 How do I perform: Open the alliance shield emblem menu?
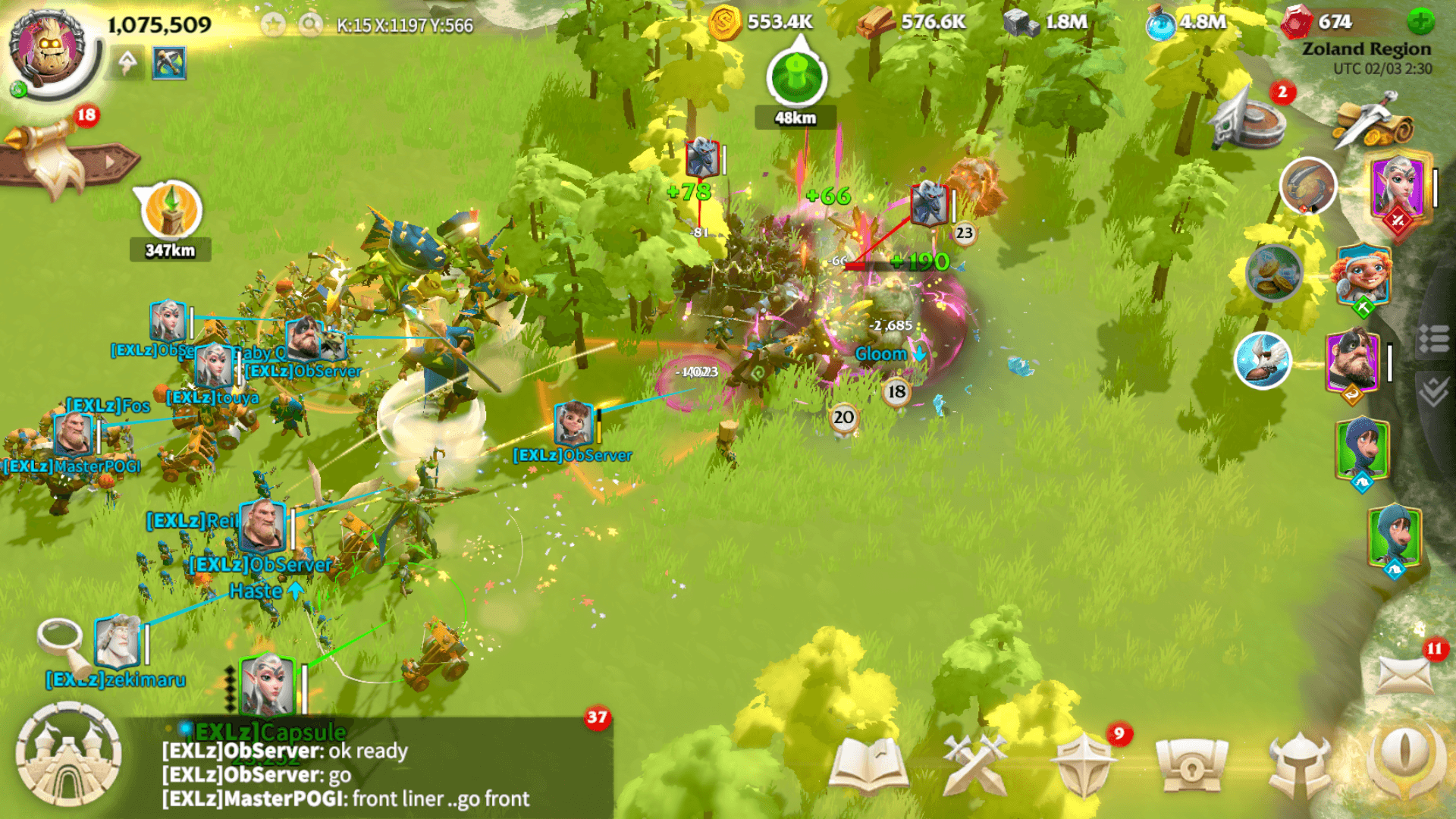click(x=1084, y=766)
